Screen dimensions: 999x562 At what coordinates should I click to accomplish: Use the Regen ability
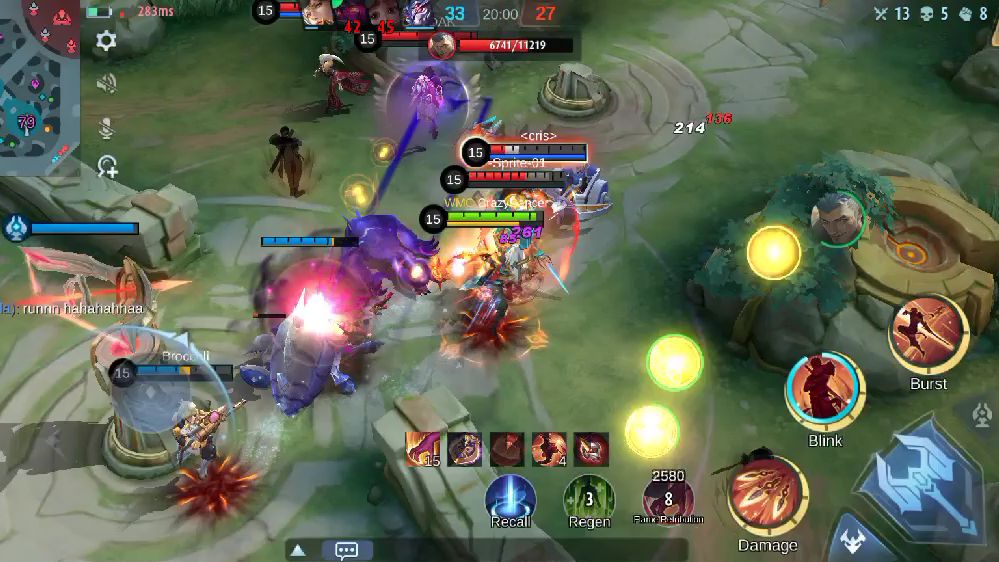589,497
